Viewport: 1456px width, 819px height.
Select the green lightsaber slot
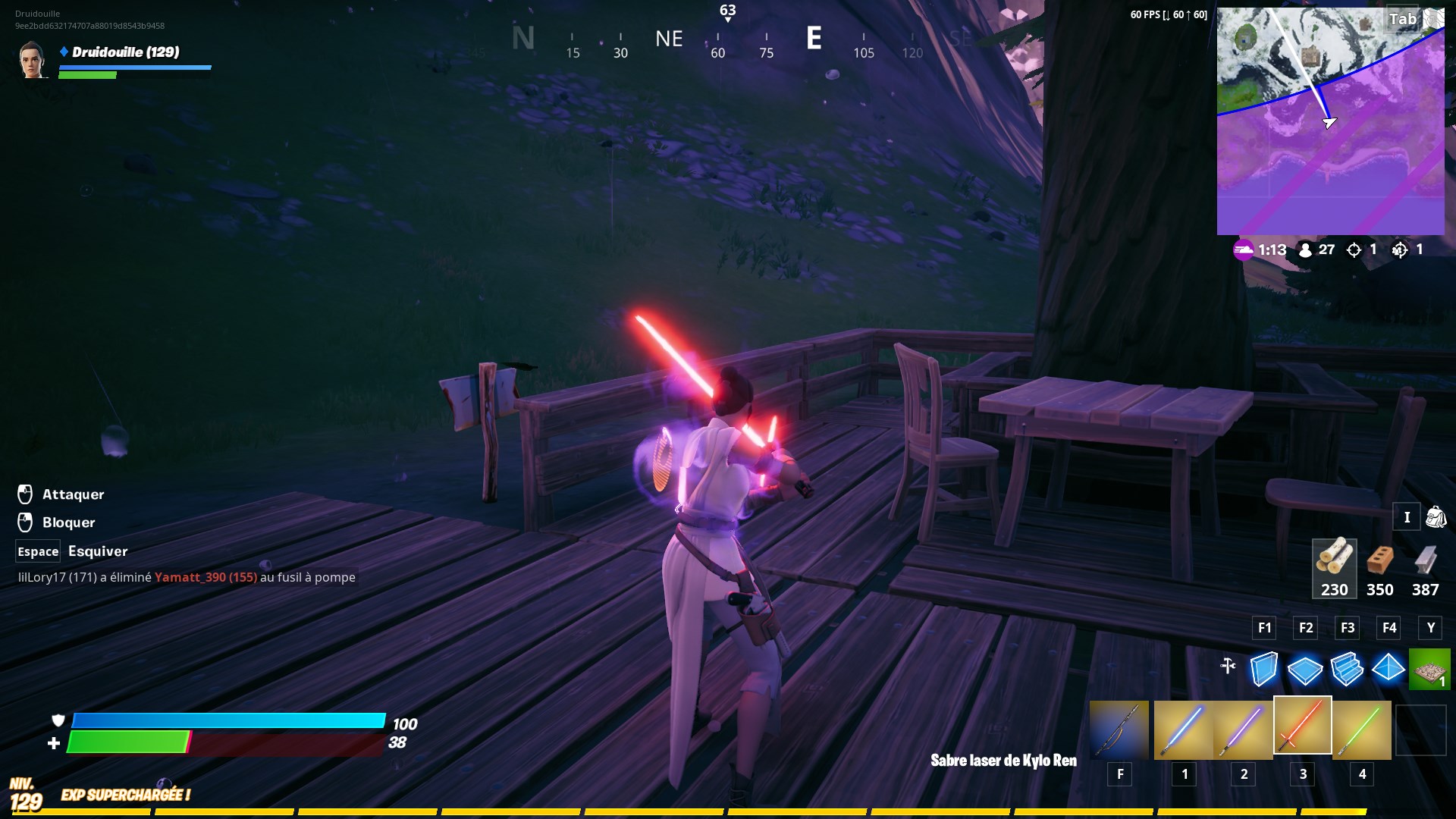pyautogui.click(x=1361, y=730)
